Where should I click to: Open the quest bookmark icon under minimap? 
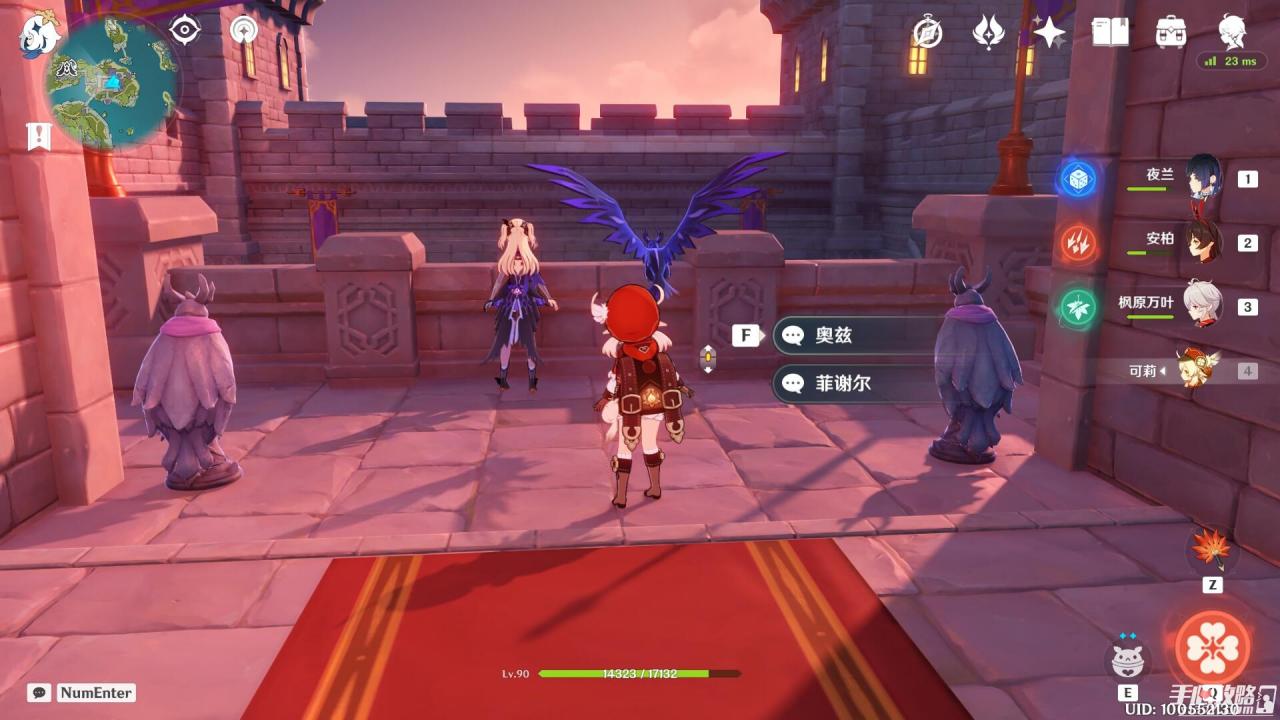39,136
